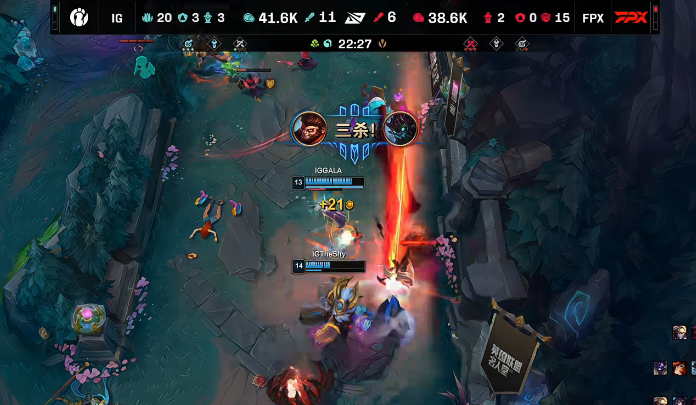Select the purple masked champion portrait
The width and height of the screenshot is (696, 405).
pyautogui.click(x=661, y=368)
